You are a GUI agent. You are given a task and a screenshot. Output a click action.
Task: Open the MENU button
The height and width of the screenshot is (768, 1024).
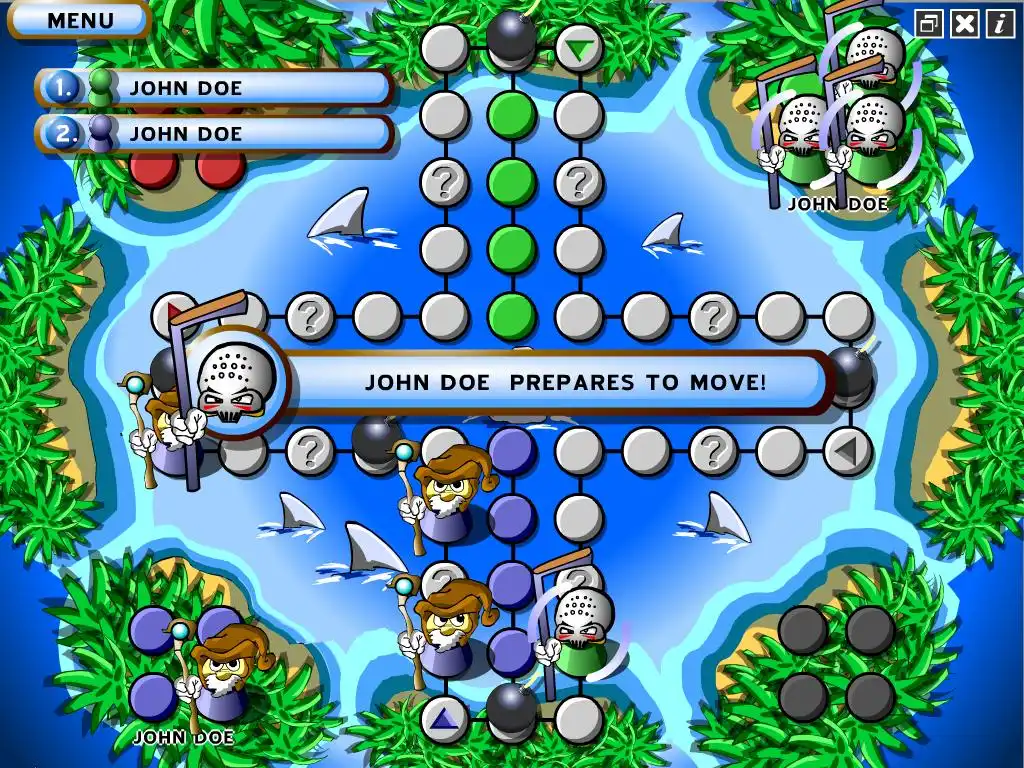coord(80,19)
